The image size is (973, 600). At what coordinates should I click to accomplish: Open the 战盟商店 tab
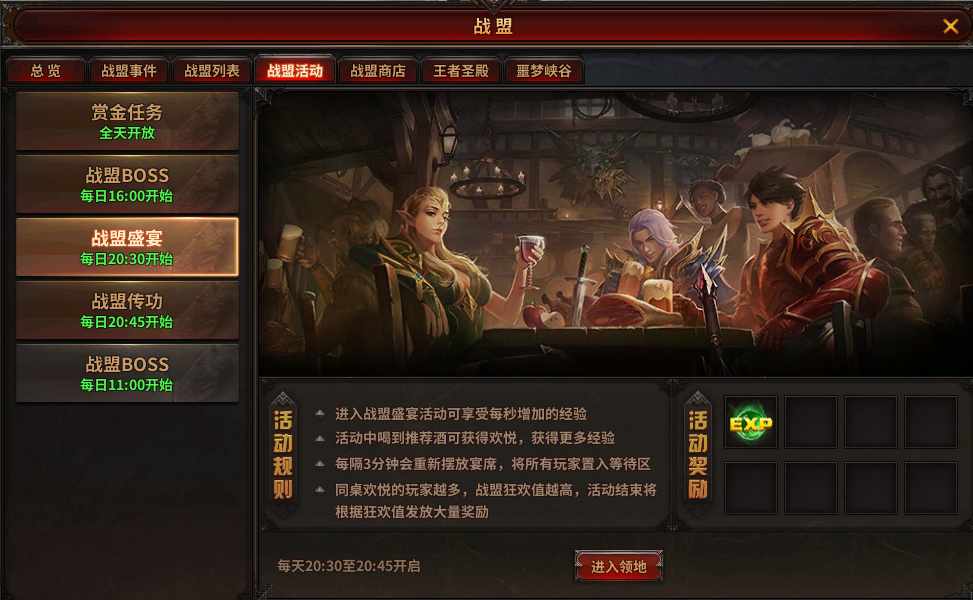tap(378, 71)
